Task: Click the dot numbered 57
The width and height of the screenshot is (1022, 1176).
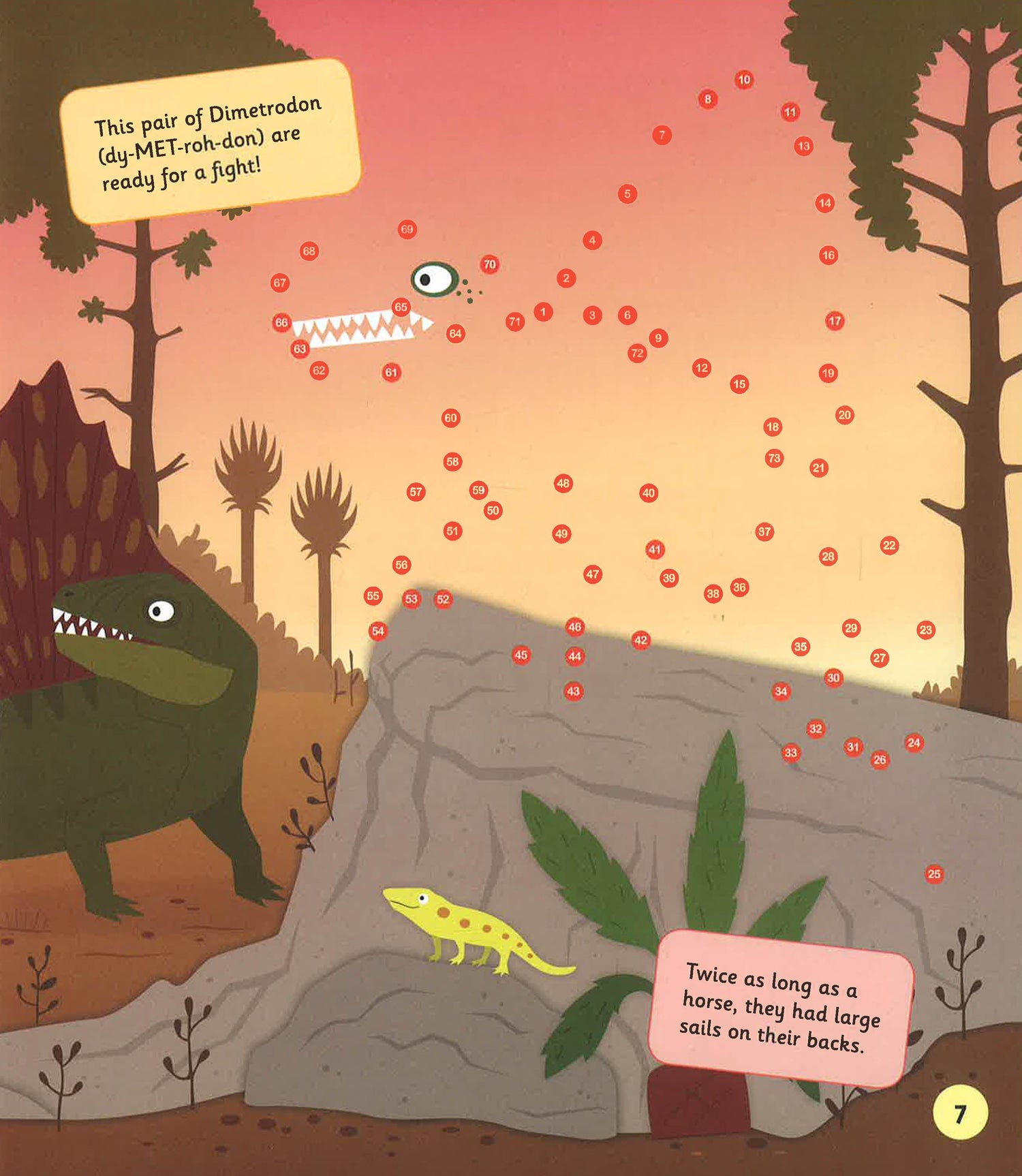Action: 416,491
